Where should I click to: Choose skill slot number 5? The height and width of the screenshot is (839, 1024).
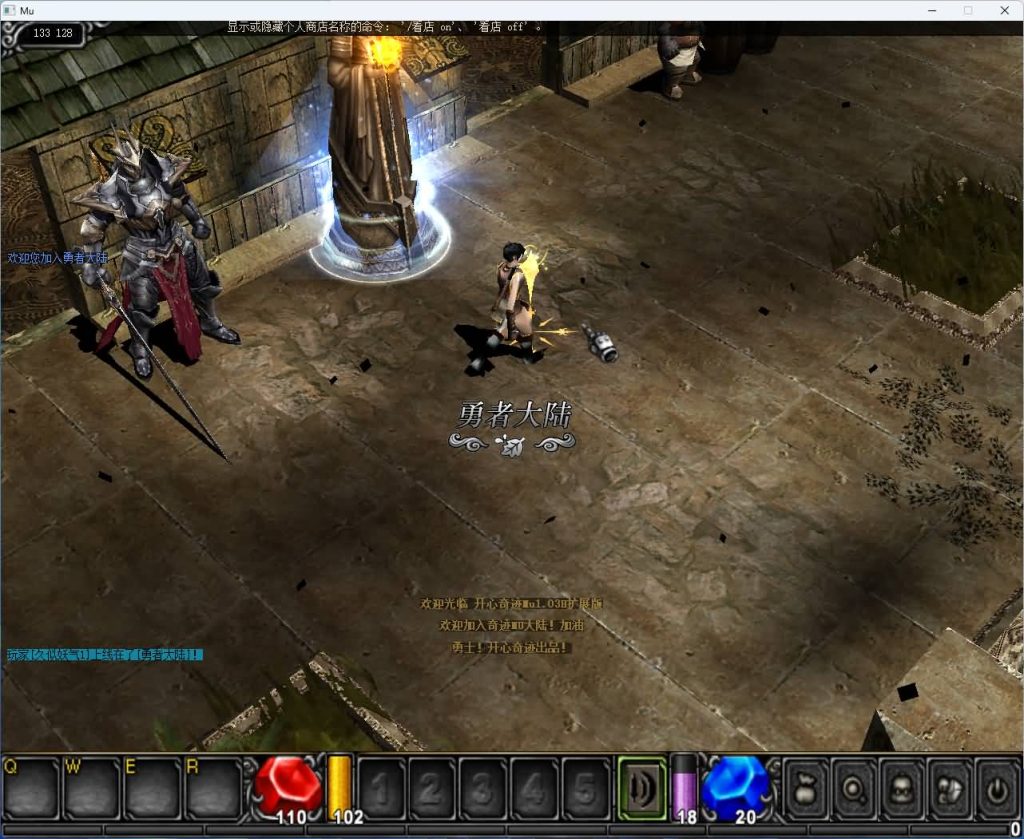tap(585, 788)
